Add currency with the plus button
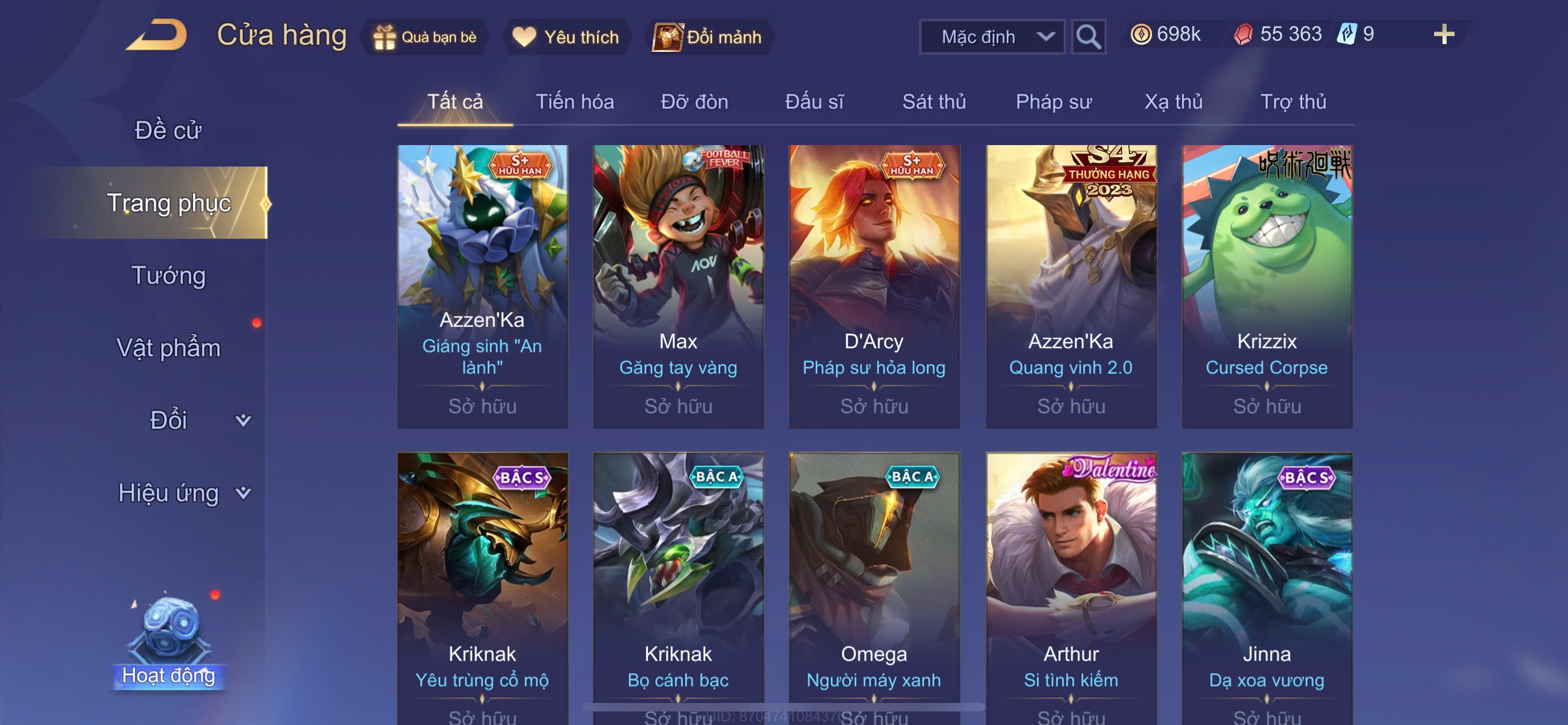Image resolution: width=1568 pixels, height=725 pixels. tap(1443, 34)
